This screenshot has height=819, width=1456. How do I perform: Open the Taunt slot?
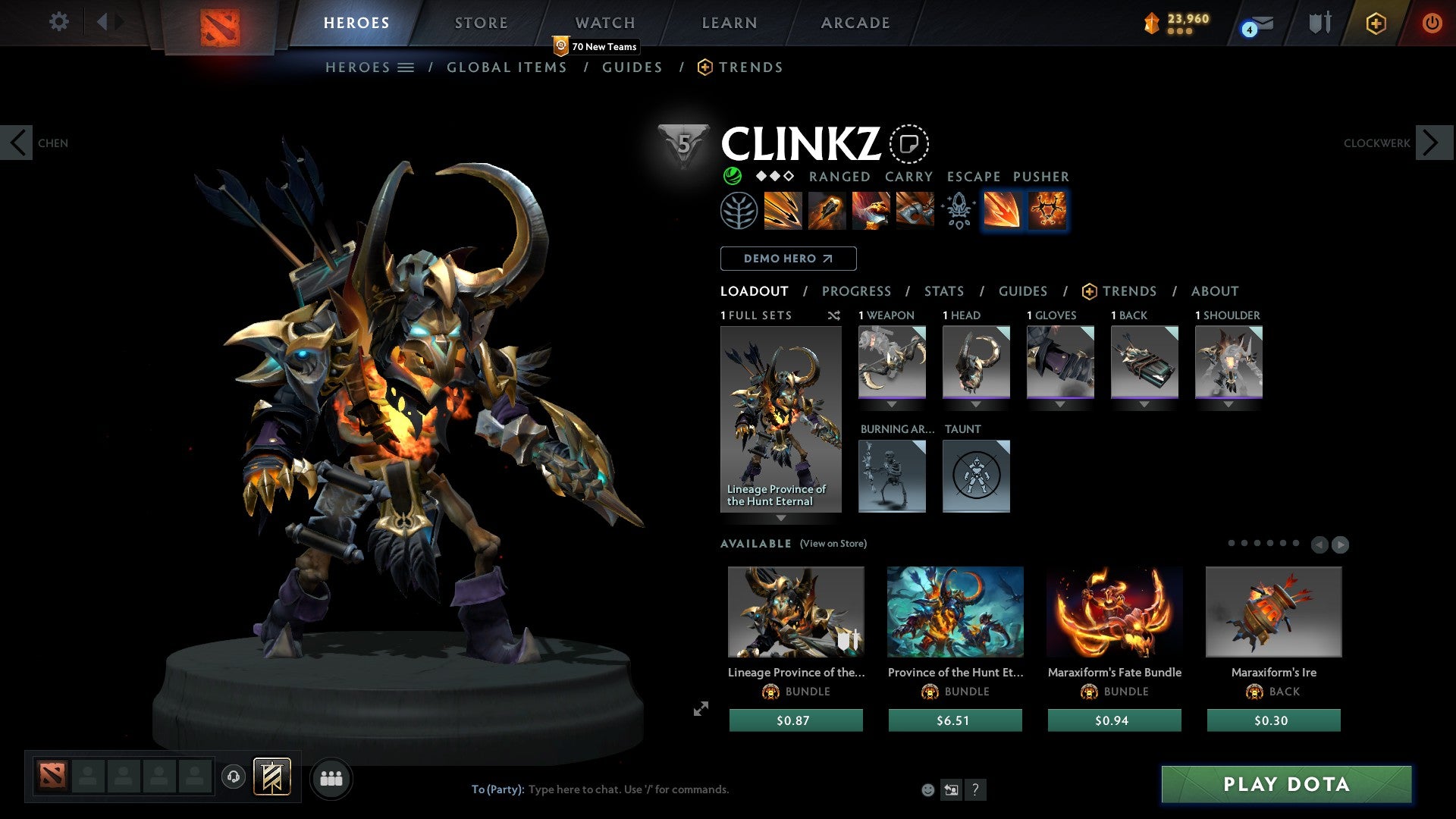[x=976, y=476]
